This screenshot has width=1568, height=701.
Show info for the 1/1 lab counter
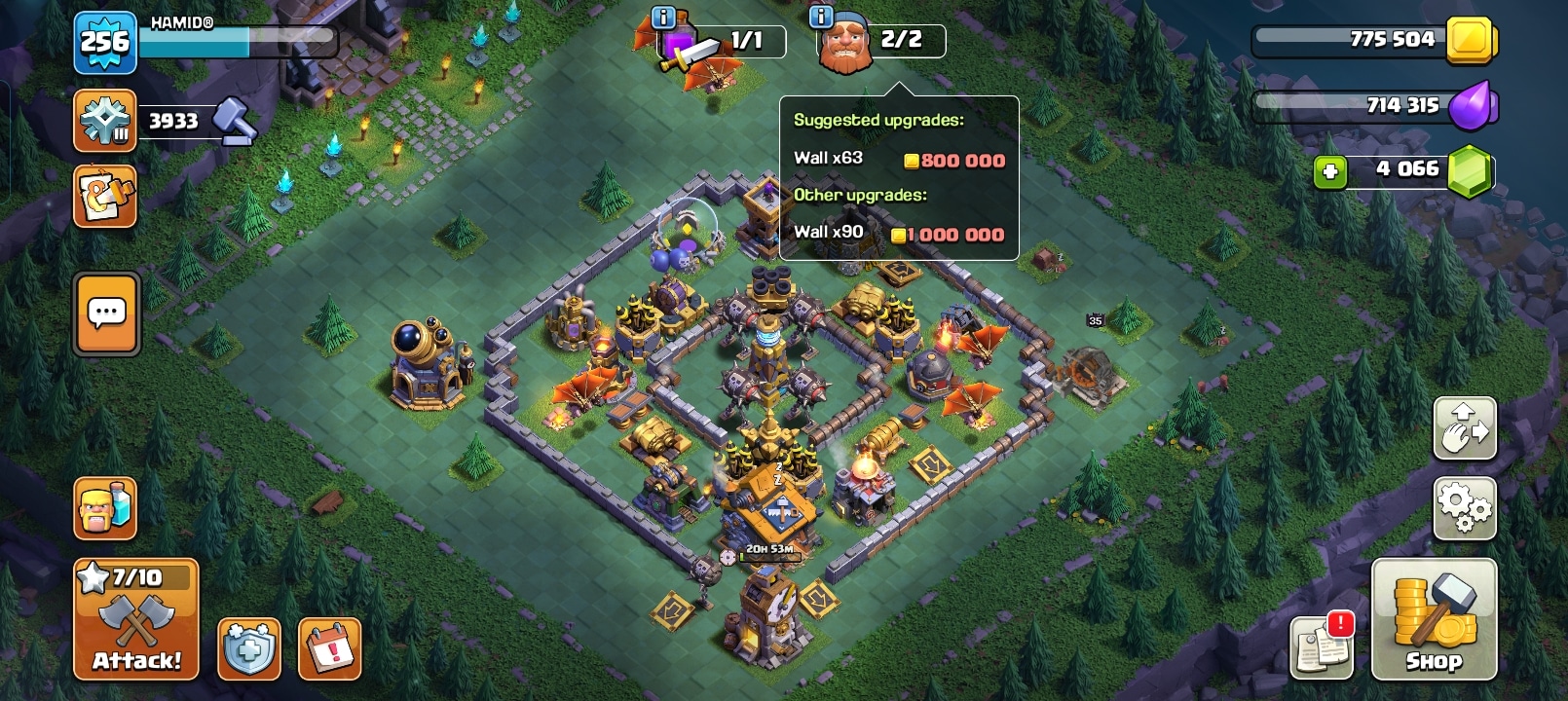coord(663,17)
